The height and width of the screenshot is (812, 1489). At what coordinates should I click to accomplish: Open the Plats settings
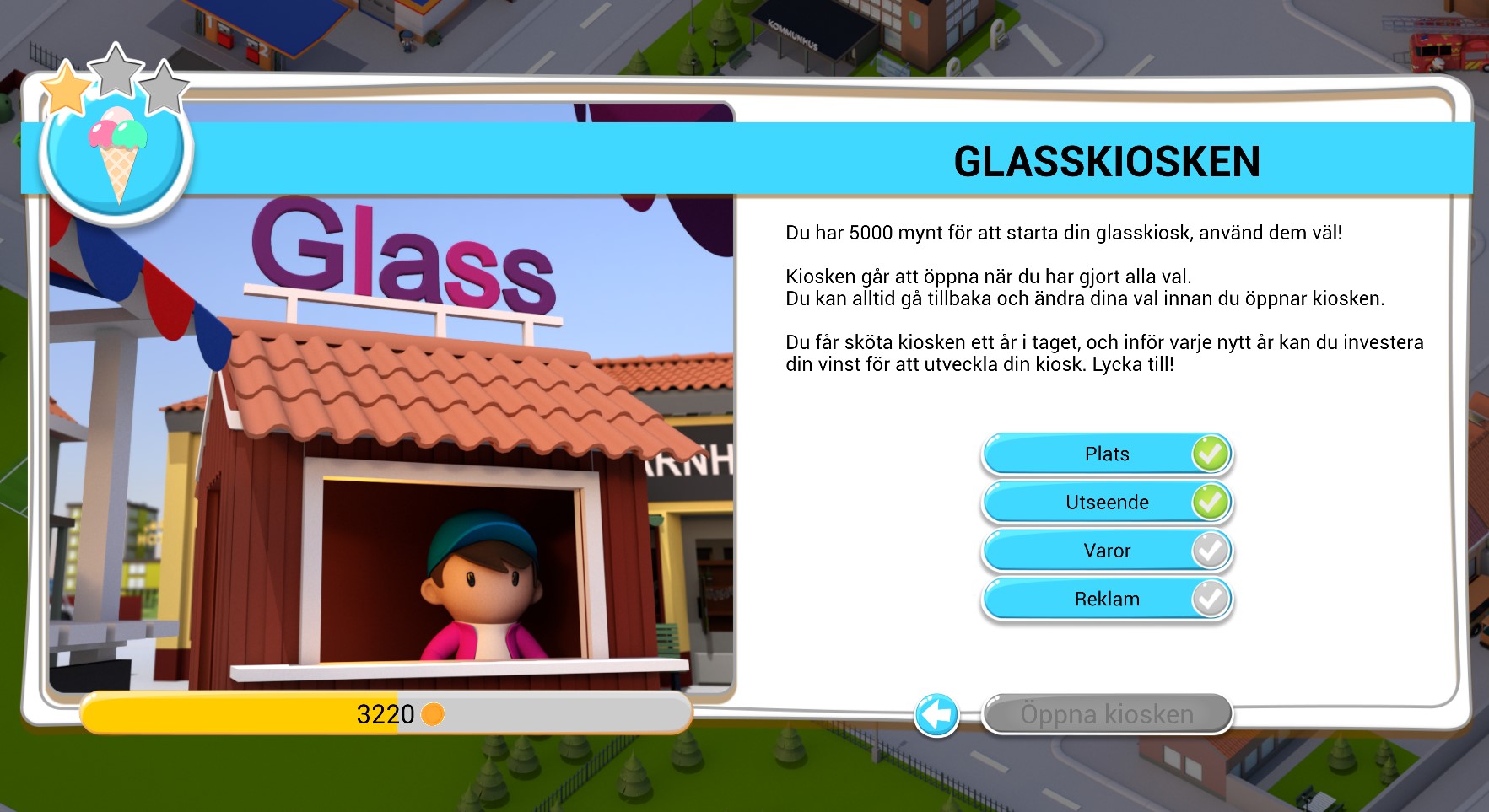1105,453
